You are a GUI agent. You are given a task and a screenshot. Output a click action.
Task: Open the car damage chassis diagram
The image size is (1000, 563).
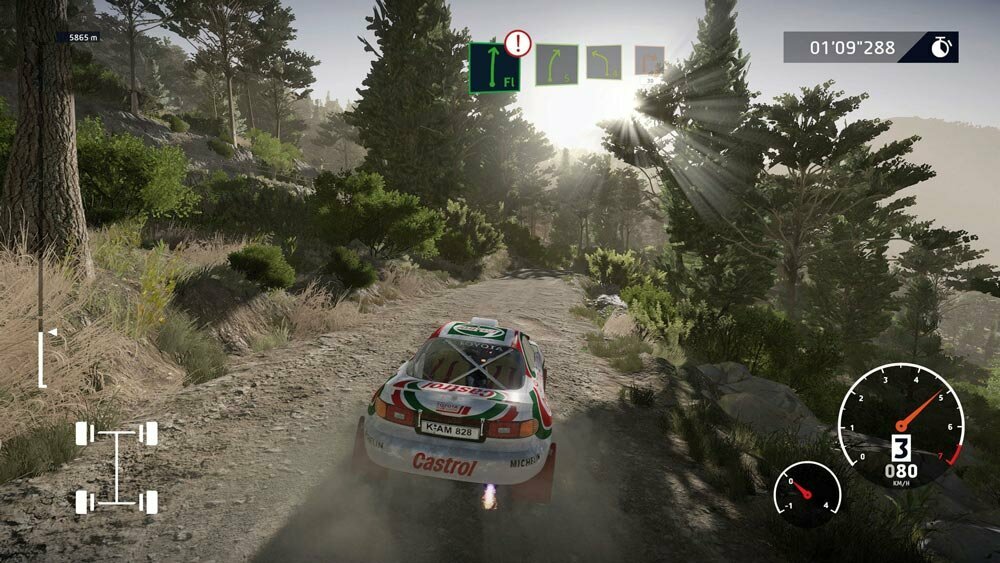(116, 465)
